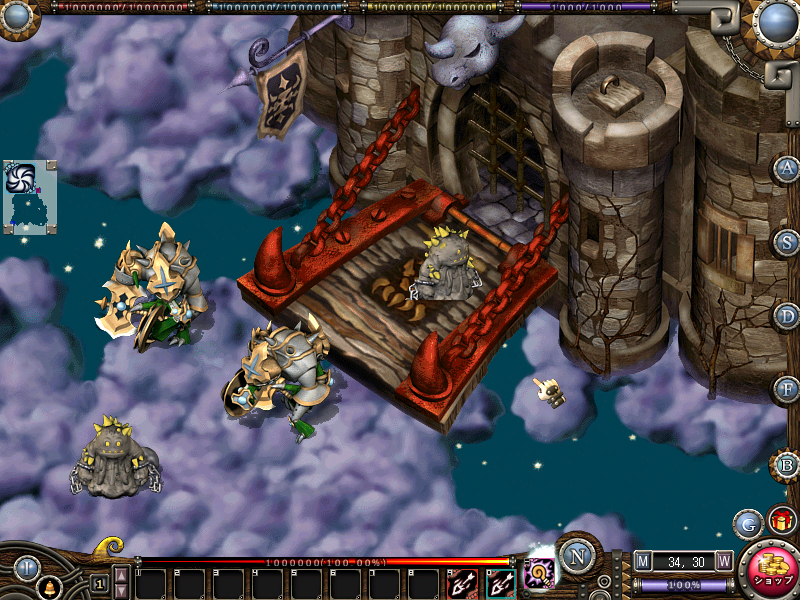
Task: Click the red gift box icon
Action: pos(780,522)
